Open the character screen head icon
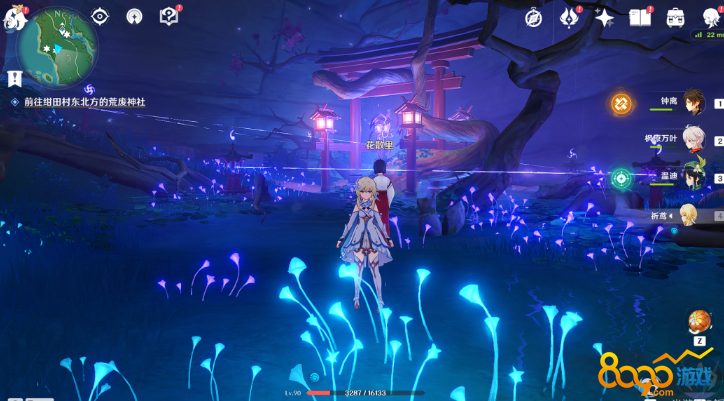This screenshot has height=401, width=724. [x=711, y=17]
